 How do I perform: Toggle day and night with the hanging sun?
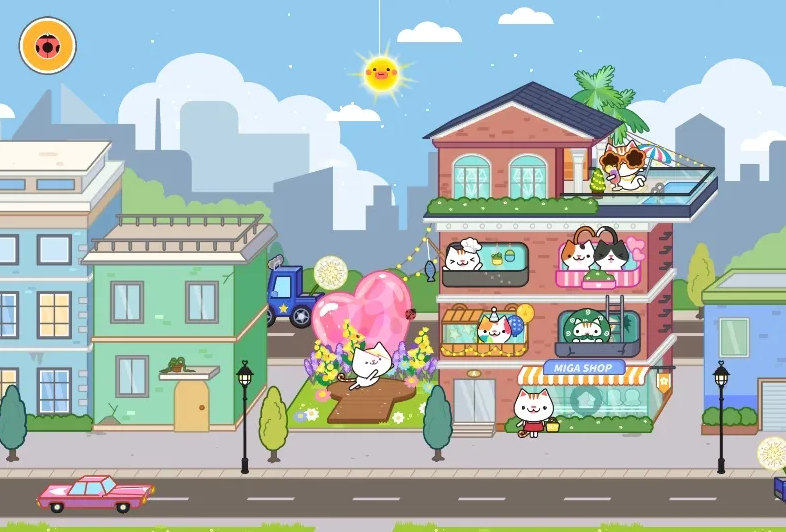click(x=381, y=72)
